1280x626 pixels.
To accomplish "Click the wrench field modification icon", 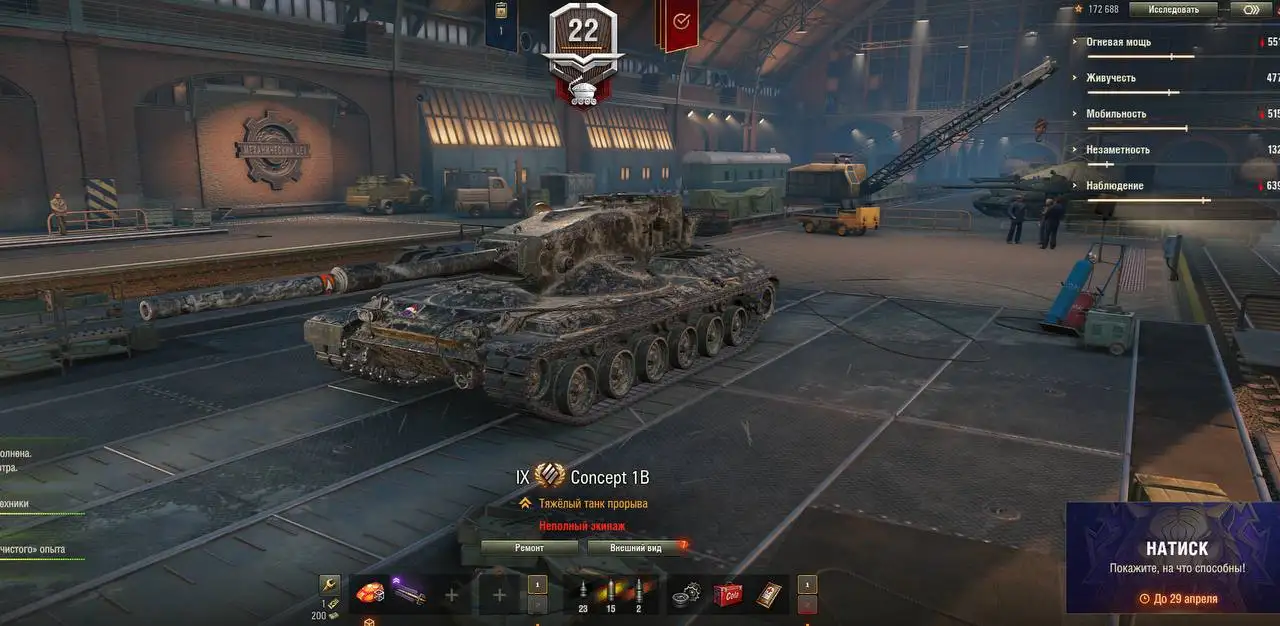I will (329, 585).
